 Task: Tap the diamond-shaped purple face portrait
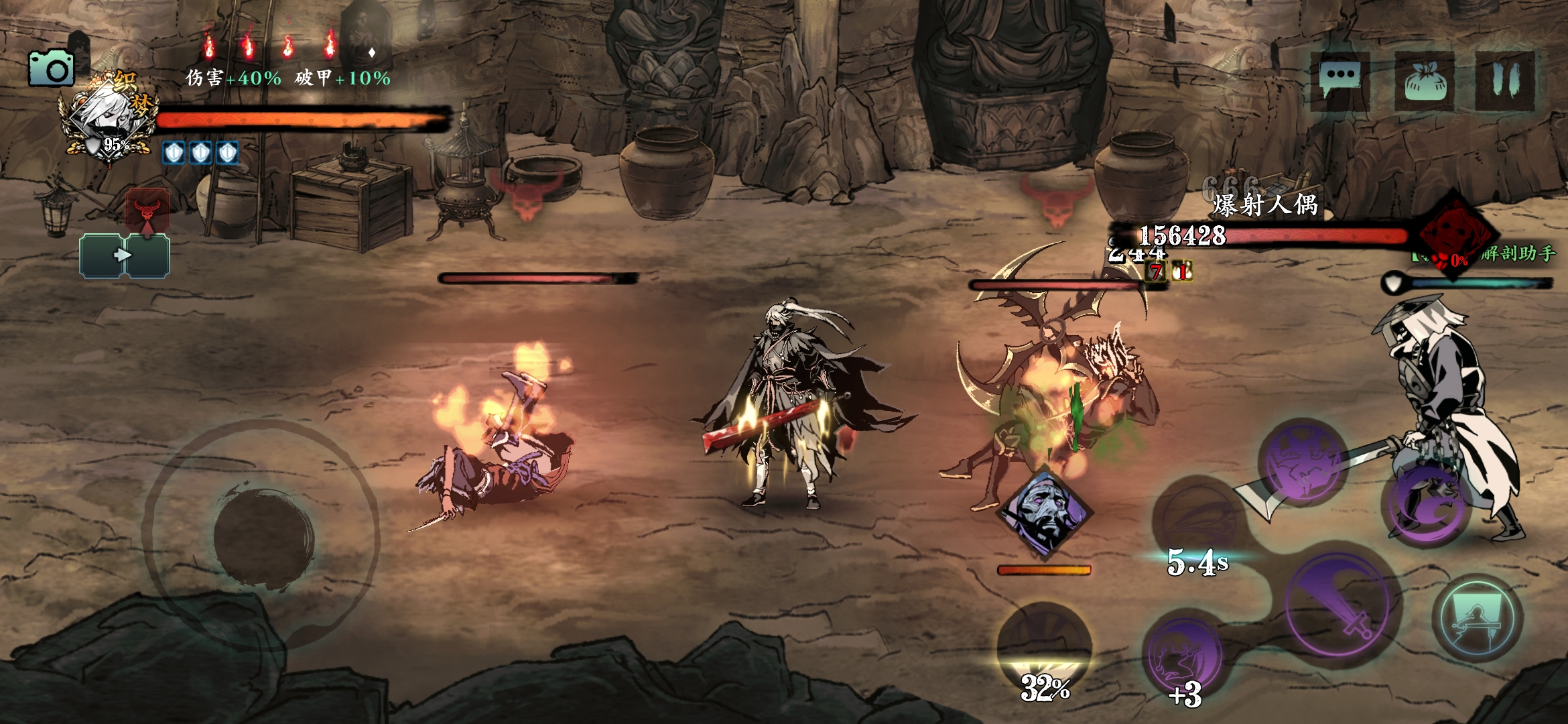pyautogui.click(x=1044, y=514)
